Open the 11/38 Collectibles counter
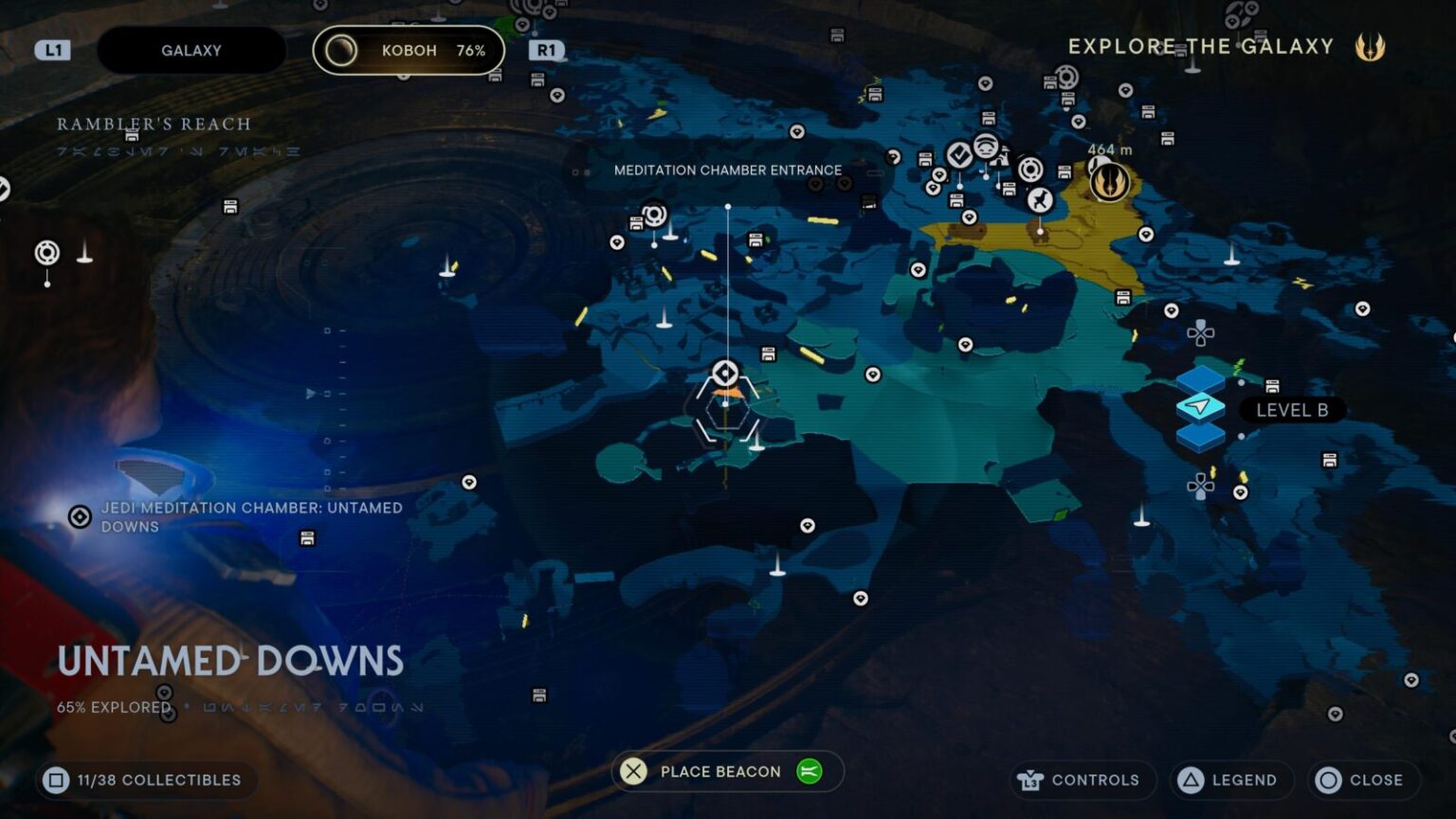The image size is (1456, 819). [145, 780]
